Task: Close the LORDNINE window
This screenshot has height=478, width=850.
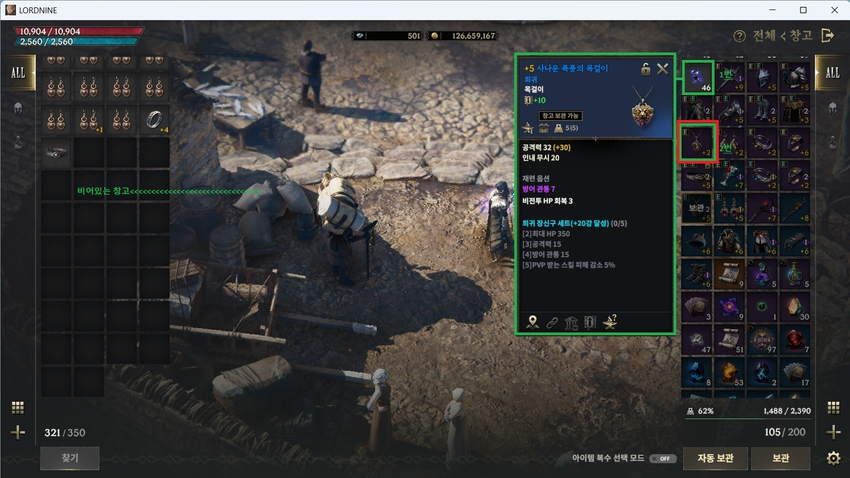Action: [831, 9]
